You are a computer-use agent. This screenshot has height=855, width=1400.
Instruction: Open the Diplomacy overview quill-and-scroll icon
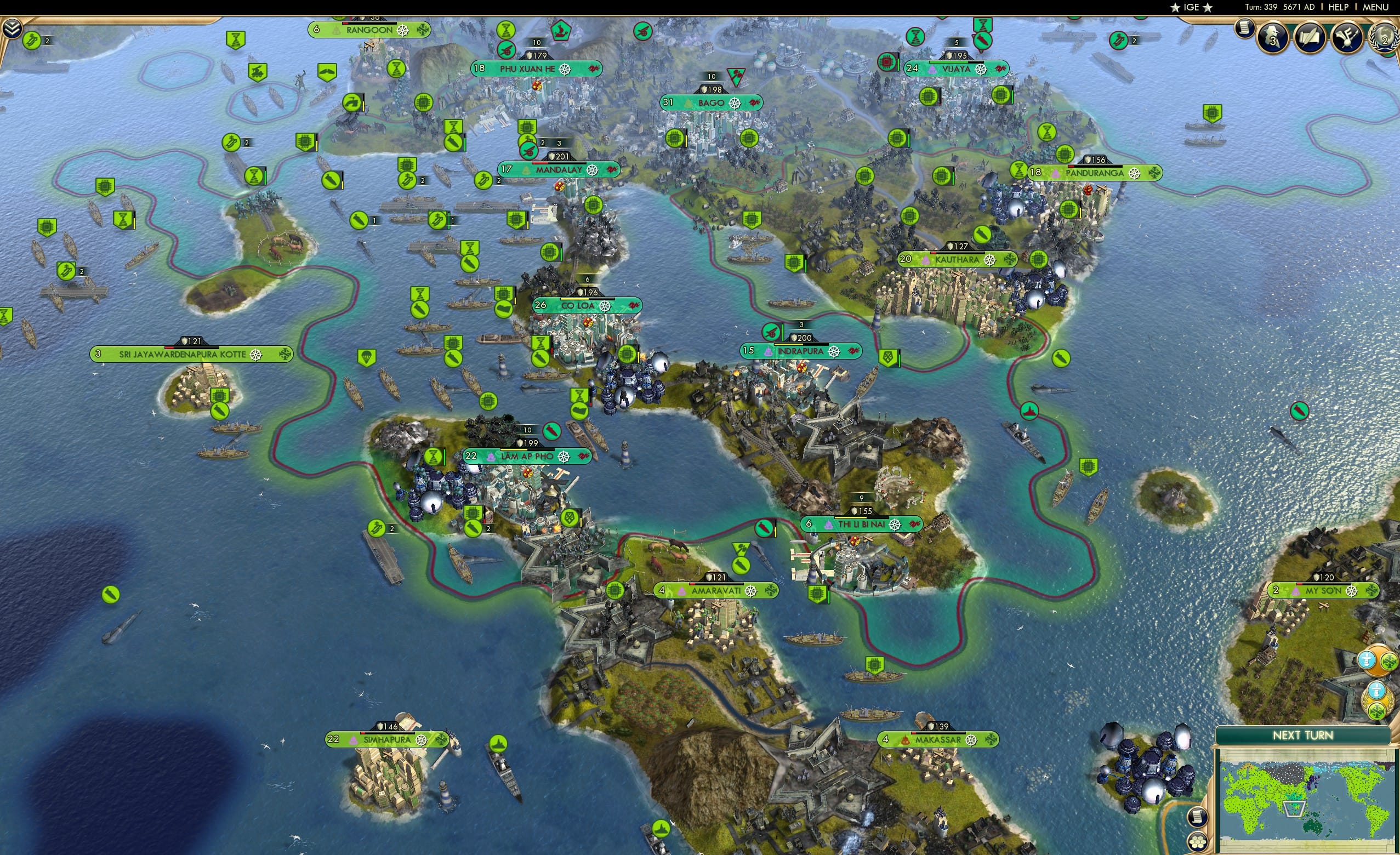(x=1311, y=38)
